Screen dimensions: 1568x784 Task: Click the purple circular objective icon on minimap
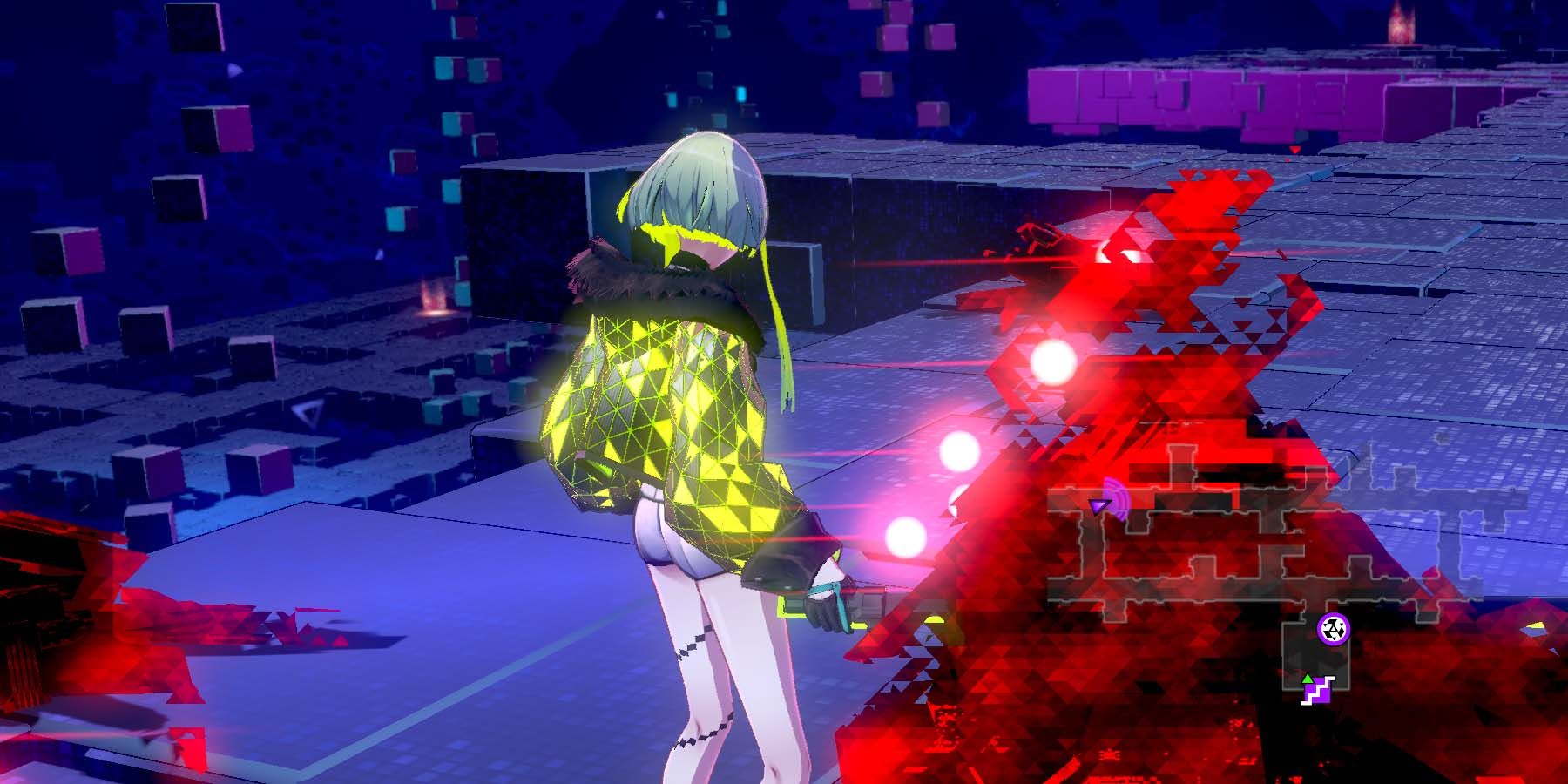pos(1335,630)
